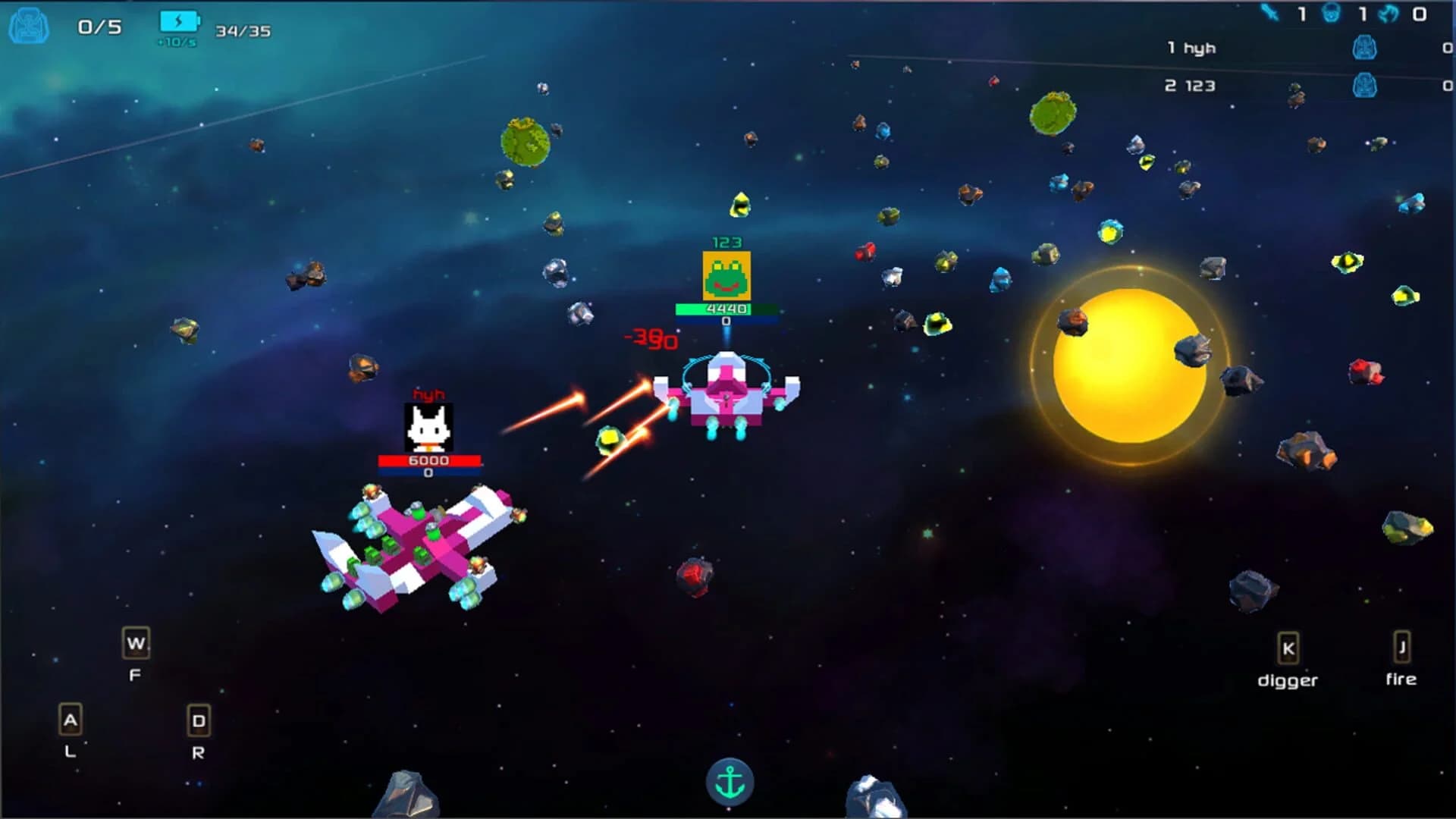
Task: Click the anchor docking icon at bottom center
Action: [x=730, y=783]
